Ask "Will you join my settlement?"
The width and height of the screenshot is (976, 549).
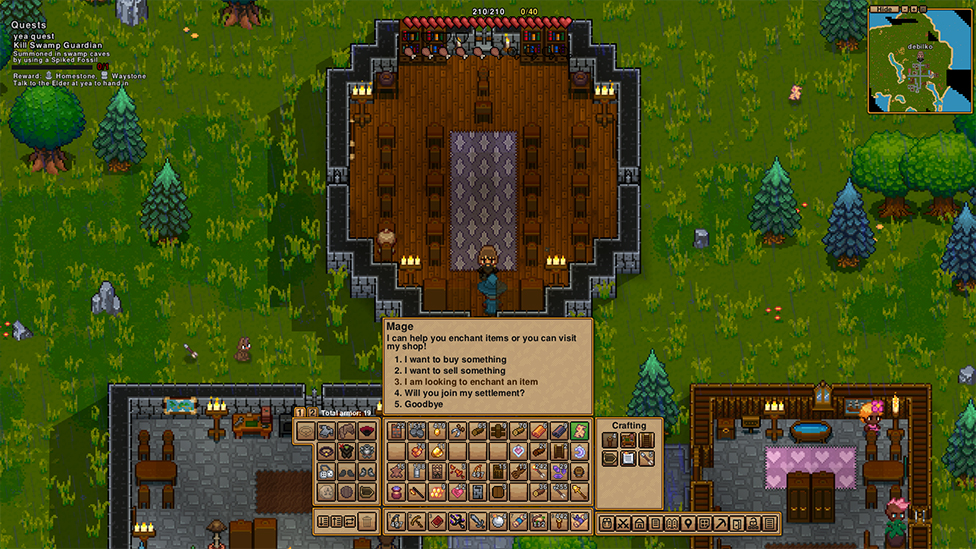[x=464, y=392]
